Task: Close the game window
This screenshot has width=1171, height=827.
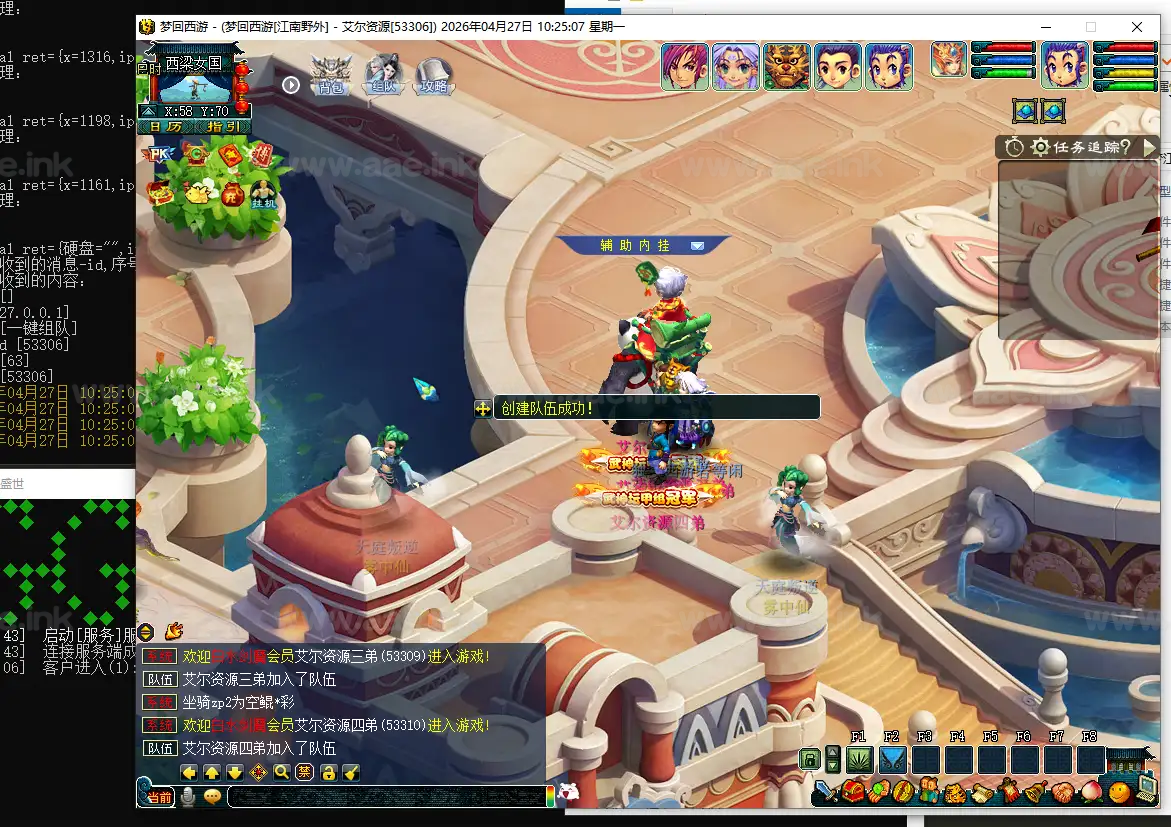Action: coord(1137,27)
